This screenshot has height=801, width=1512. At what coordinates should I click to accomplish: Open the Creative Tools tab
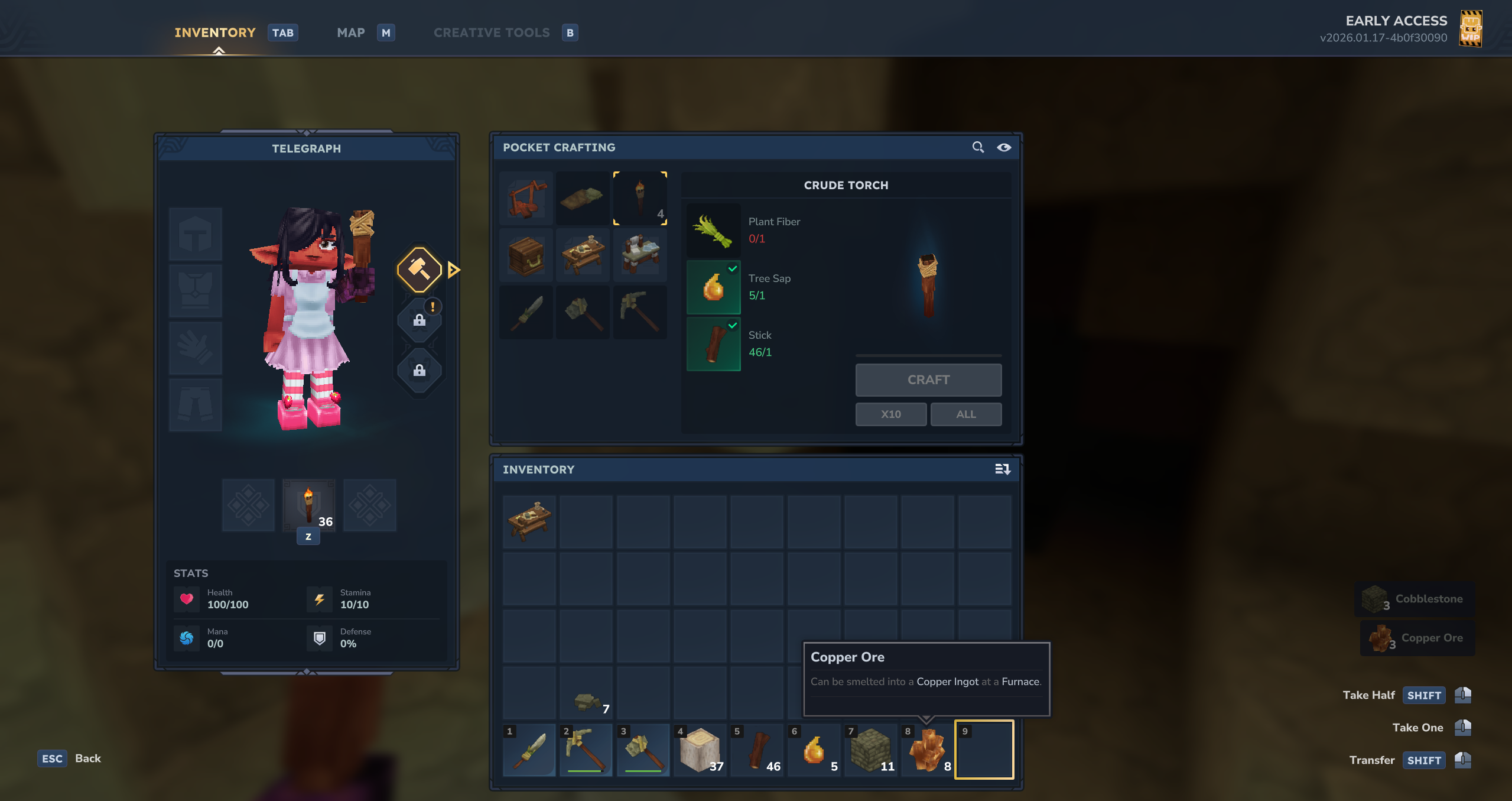[x=492, y=33]
